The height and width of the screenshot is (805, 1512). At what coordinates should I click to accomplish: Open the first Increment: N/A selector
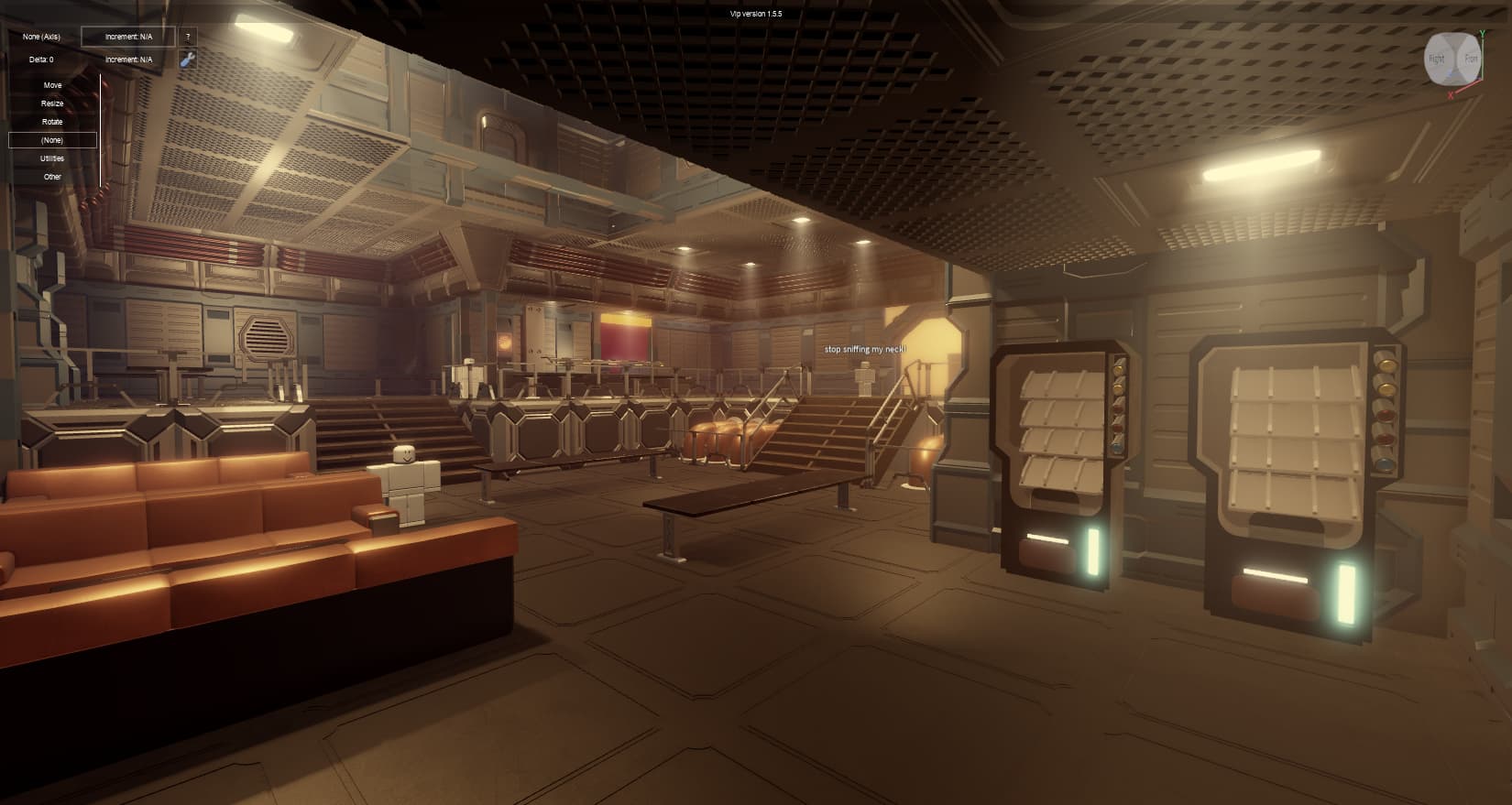point(128,37)
